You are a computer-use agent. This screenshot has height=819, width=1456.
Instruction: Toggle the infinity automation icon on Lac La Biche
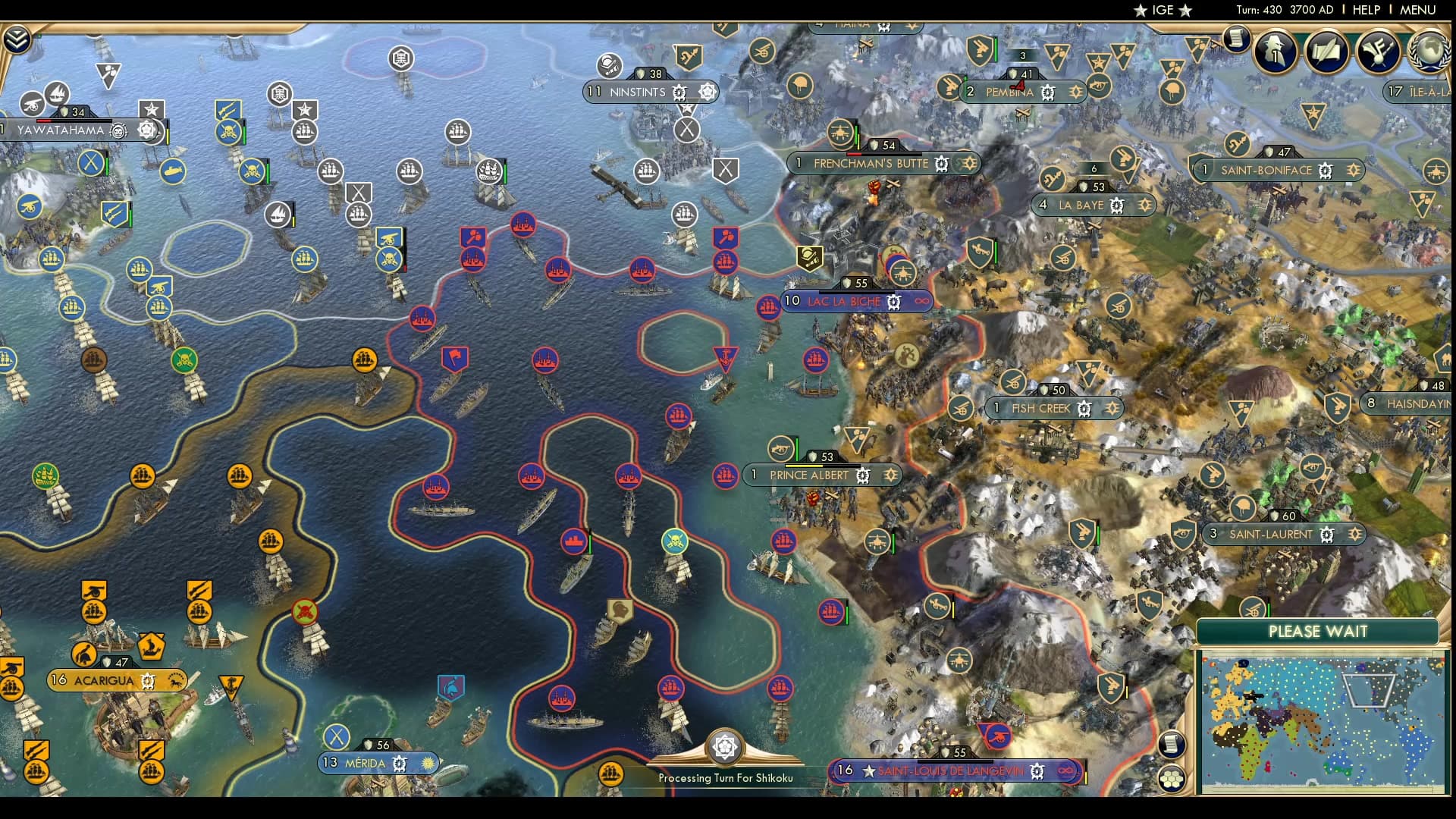[x=922, y=302]
